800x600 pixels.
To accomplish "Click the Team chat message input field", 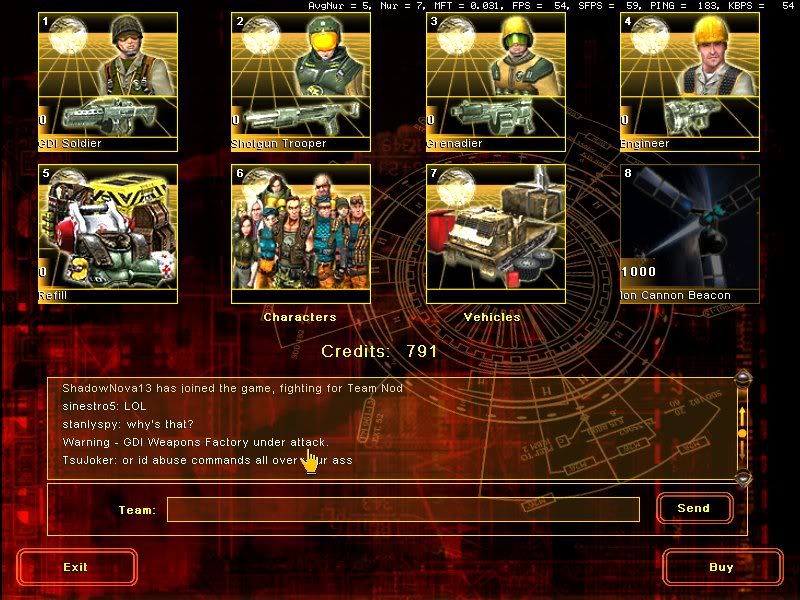I will tap(403, 510).
